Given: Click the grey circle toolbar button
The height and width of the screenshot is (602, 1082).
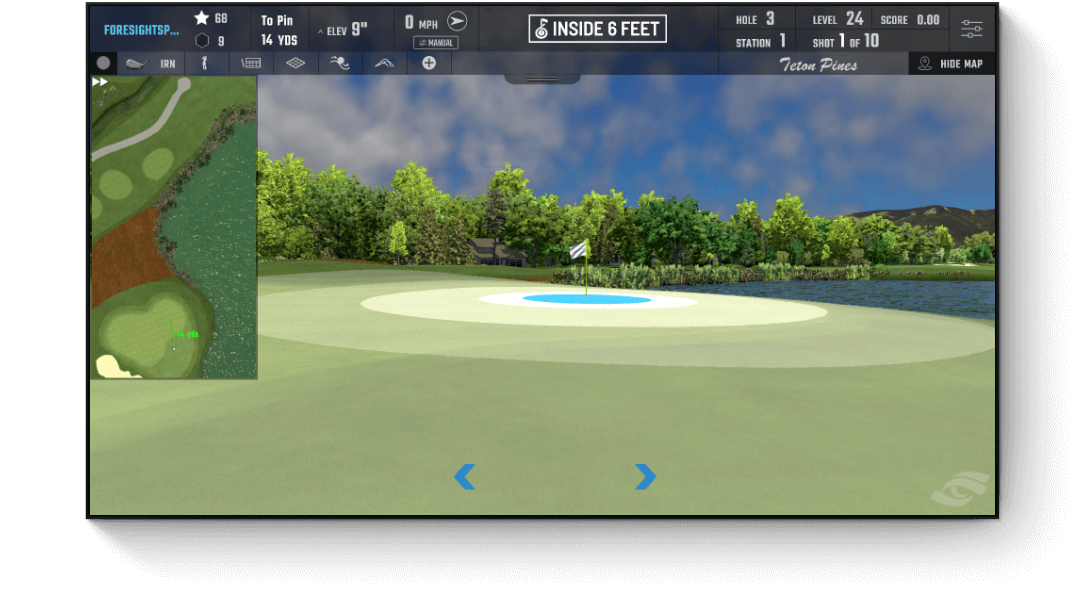Looking at the screenshot, I should pos(103,63).
